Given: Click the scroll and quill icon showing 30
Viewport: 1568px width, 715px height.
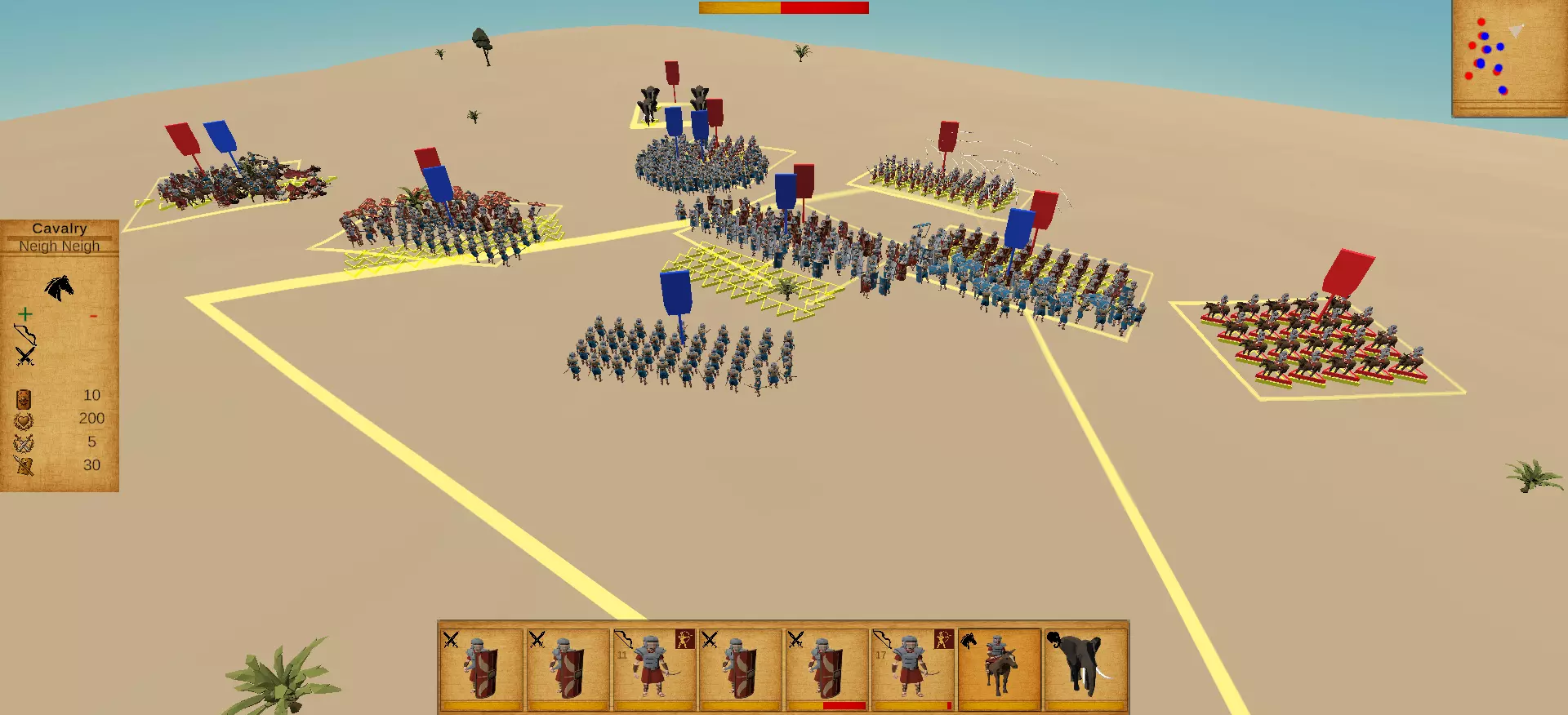Looking at the screenshot, I should [x=24, y=465].
